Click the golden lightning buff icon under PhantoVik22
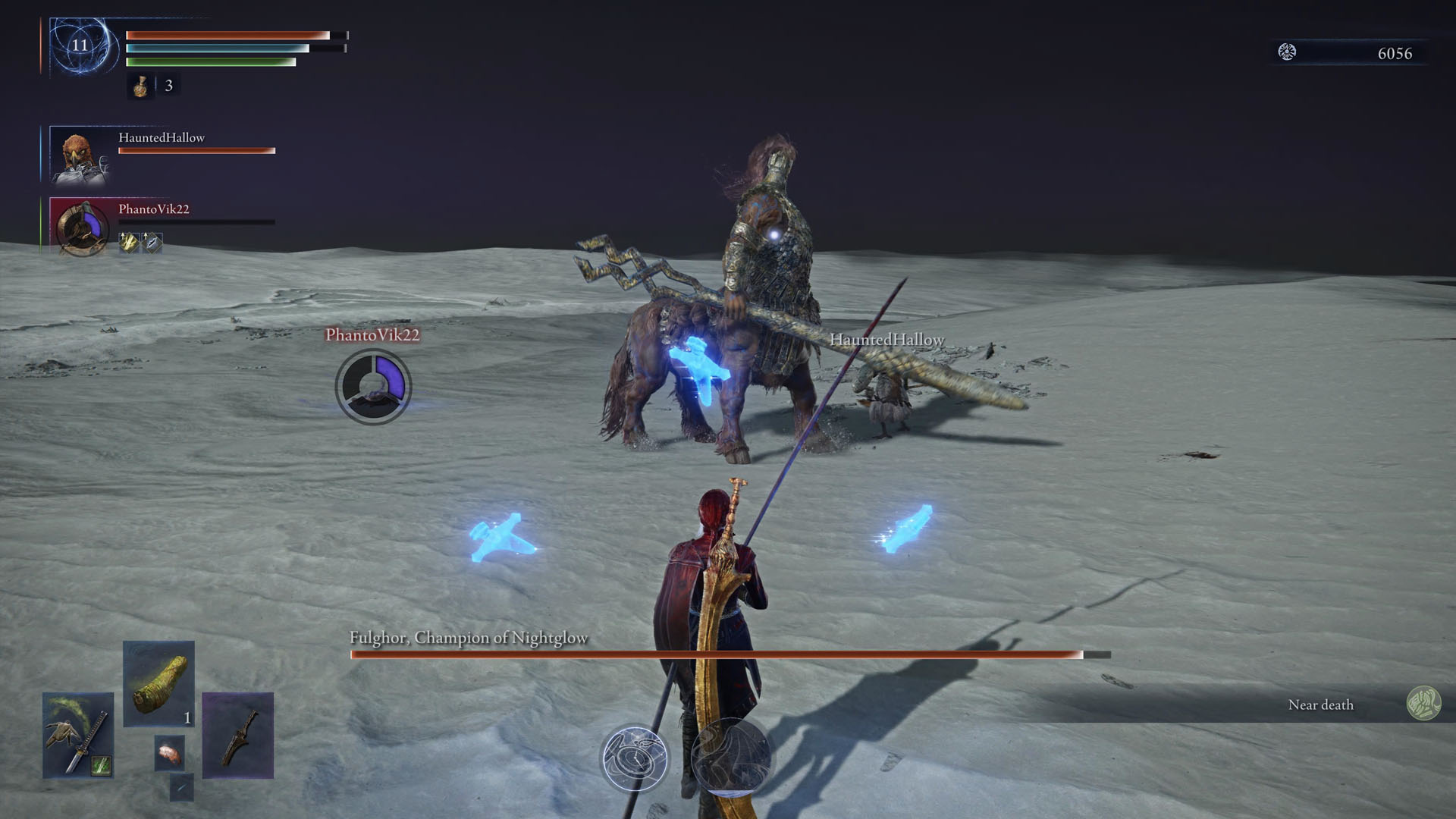 127,243
